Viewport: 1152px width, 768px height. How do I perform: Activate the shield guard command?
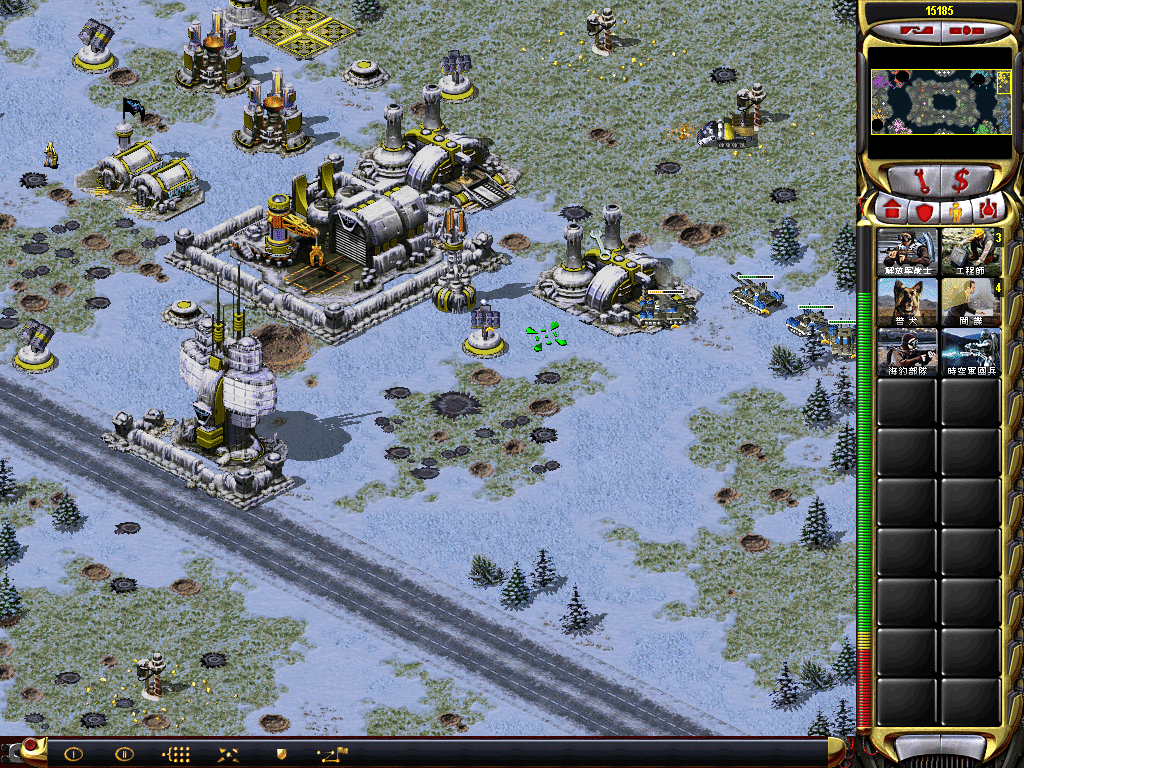click(280, 754)
